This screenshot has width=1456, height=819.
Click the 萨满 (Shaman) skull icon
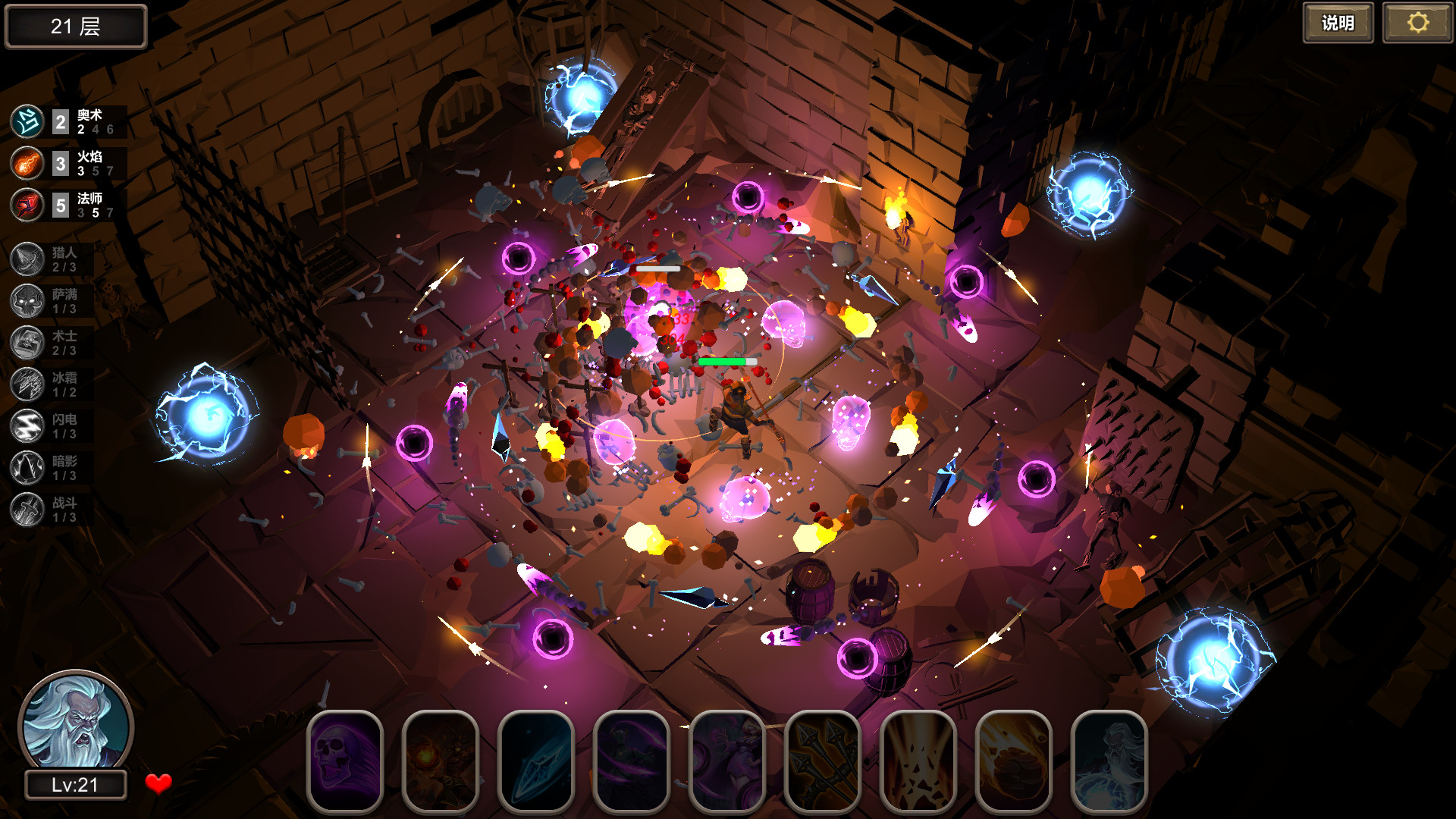27,300
